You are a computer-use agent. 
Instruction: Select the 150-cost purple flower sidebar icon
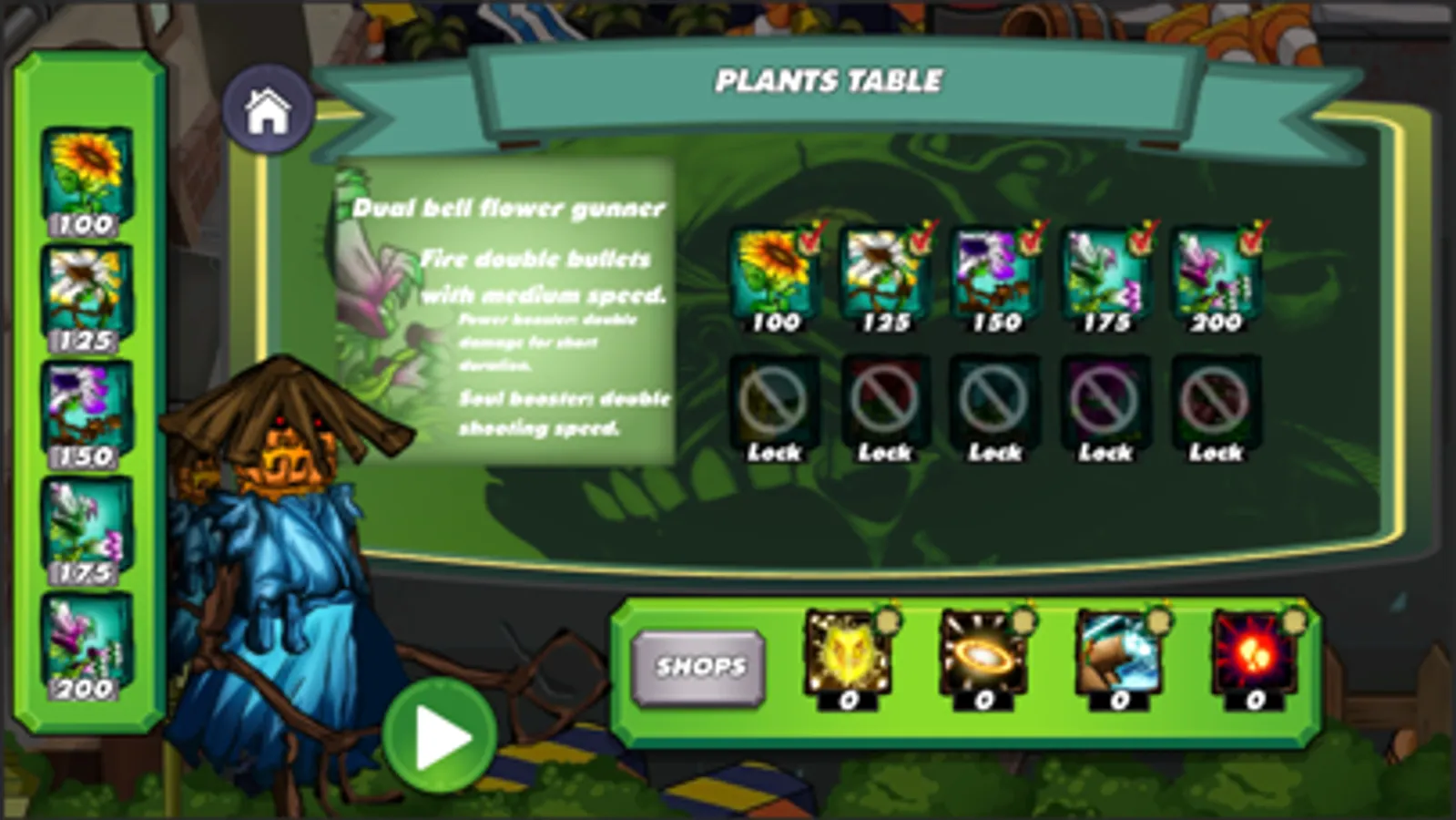coord(87,401)
